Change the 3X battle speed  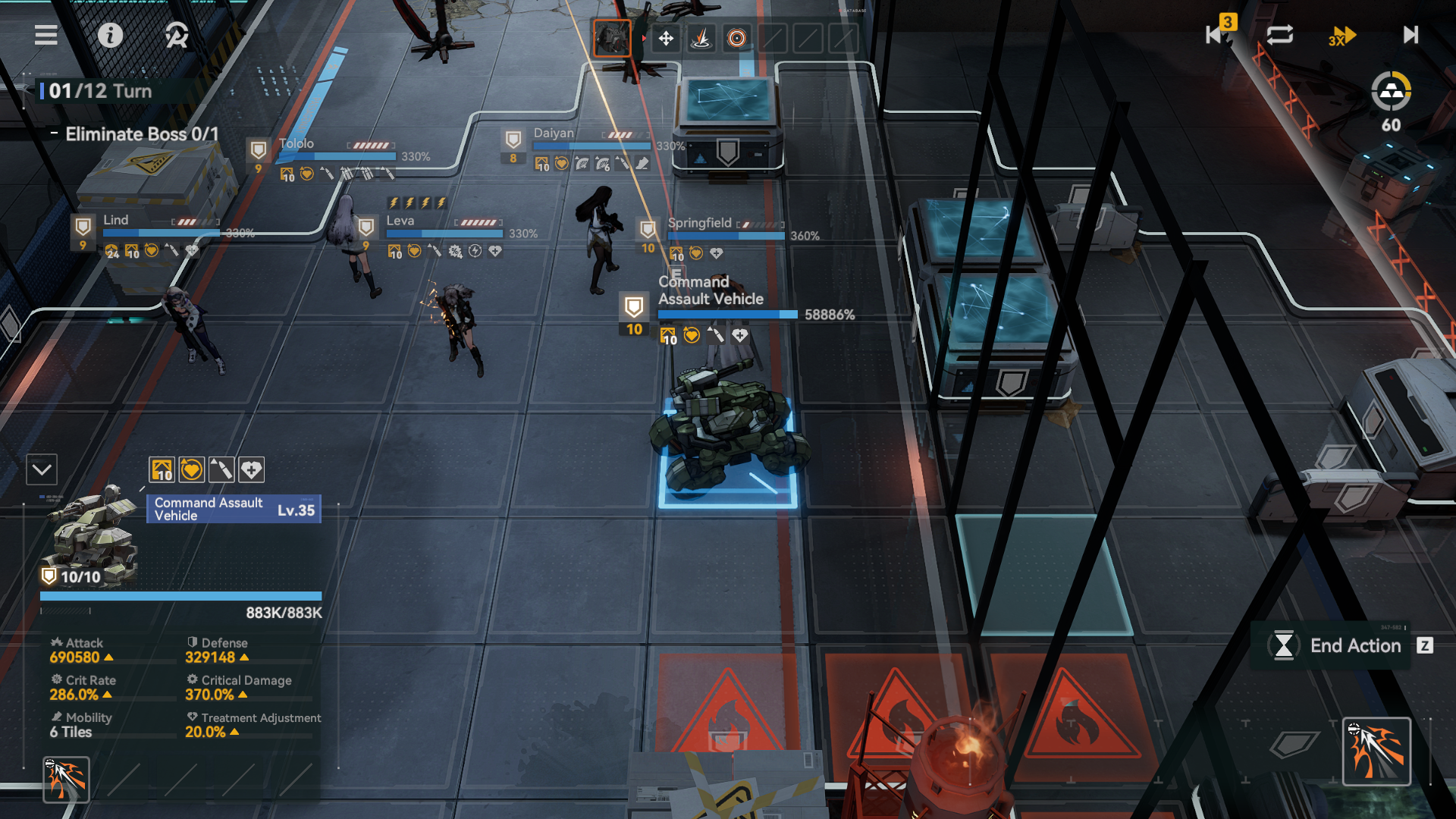coord(1341,36)
